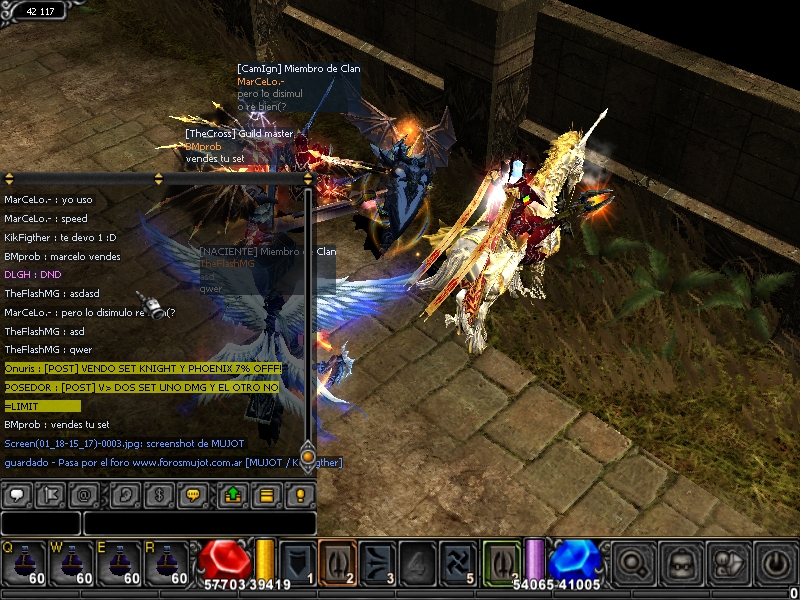Use the potion in the E slot

[117, 563]
